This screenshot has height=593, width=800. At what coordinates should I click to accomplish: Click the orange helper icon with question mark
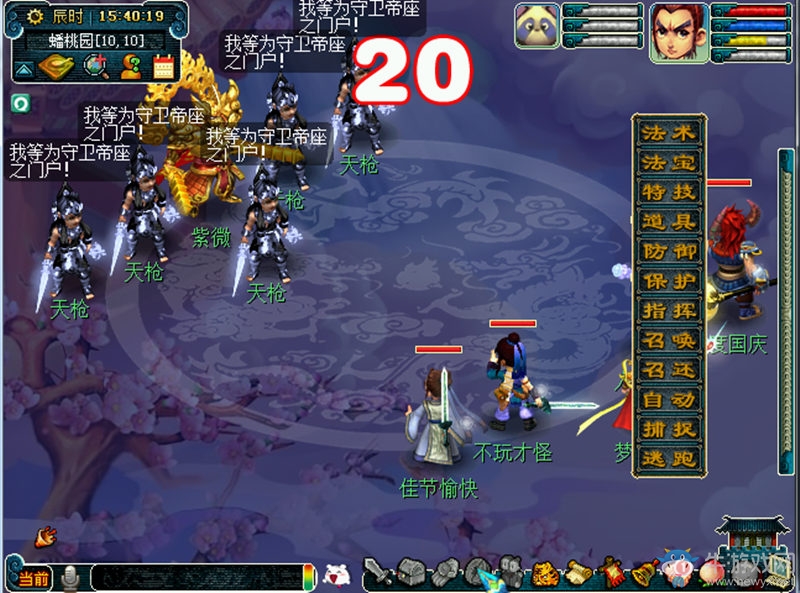tap(130, 66)
